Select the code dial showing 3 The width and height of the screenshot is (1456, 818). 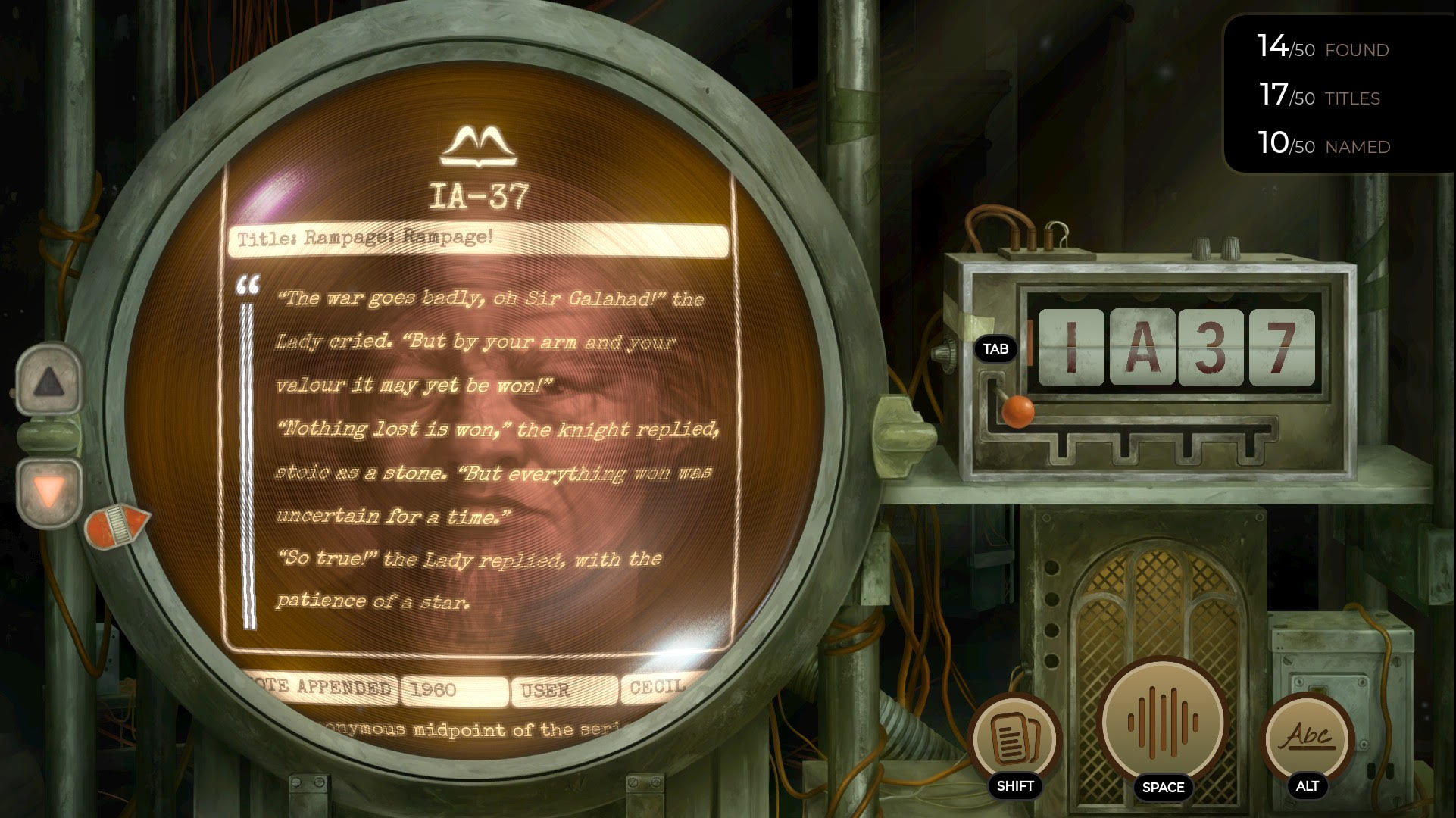coord(1211,348)
